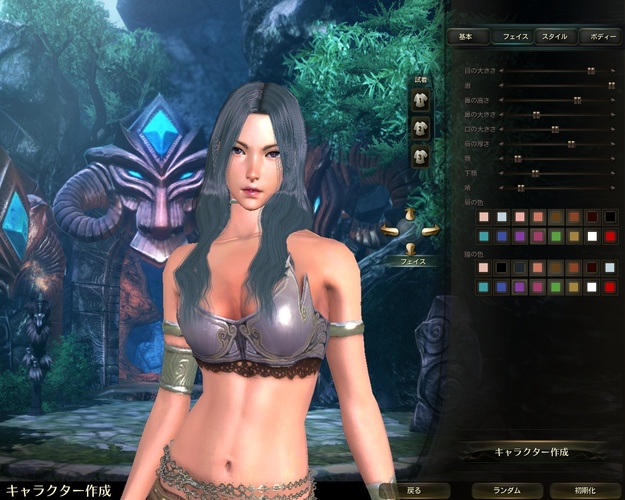Try on outfit preview number 1
625x500 pixels.
(x=420, y=101)
